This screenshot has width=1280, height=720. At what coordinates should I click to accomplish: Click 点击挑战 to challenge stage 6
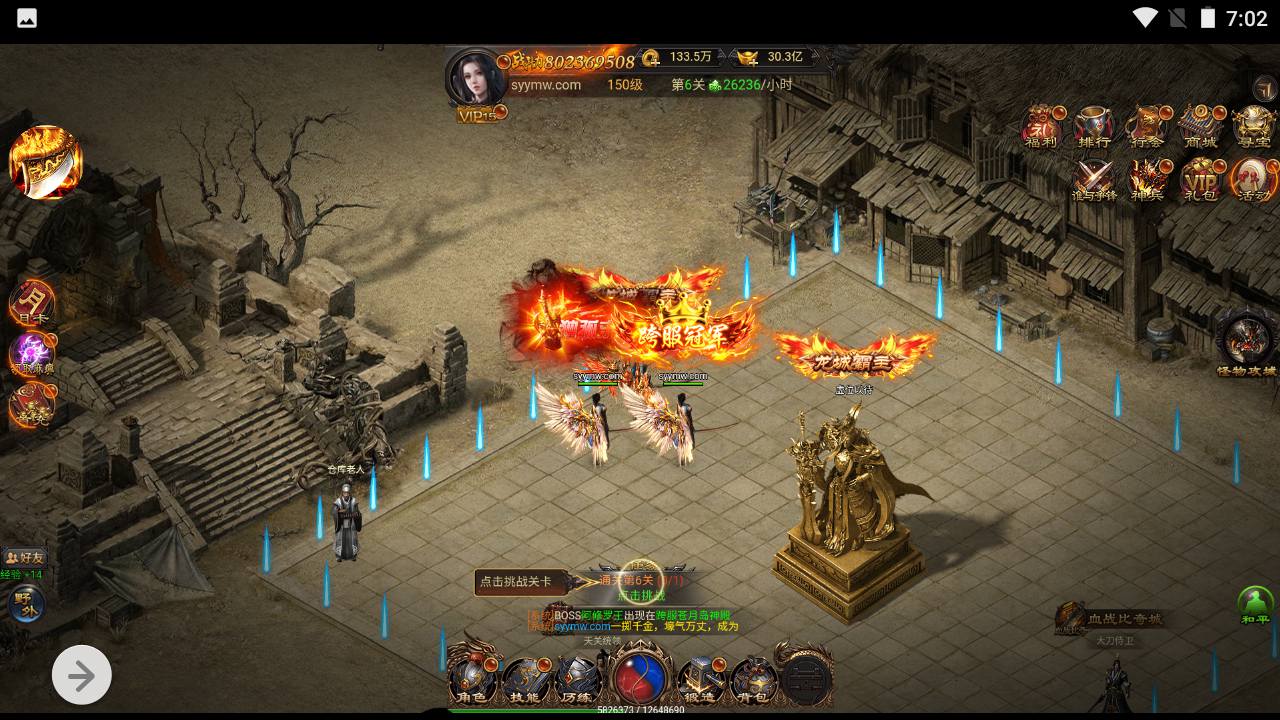click(x=640, y=594)
